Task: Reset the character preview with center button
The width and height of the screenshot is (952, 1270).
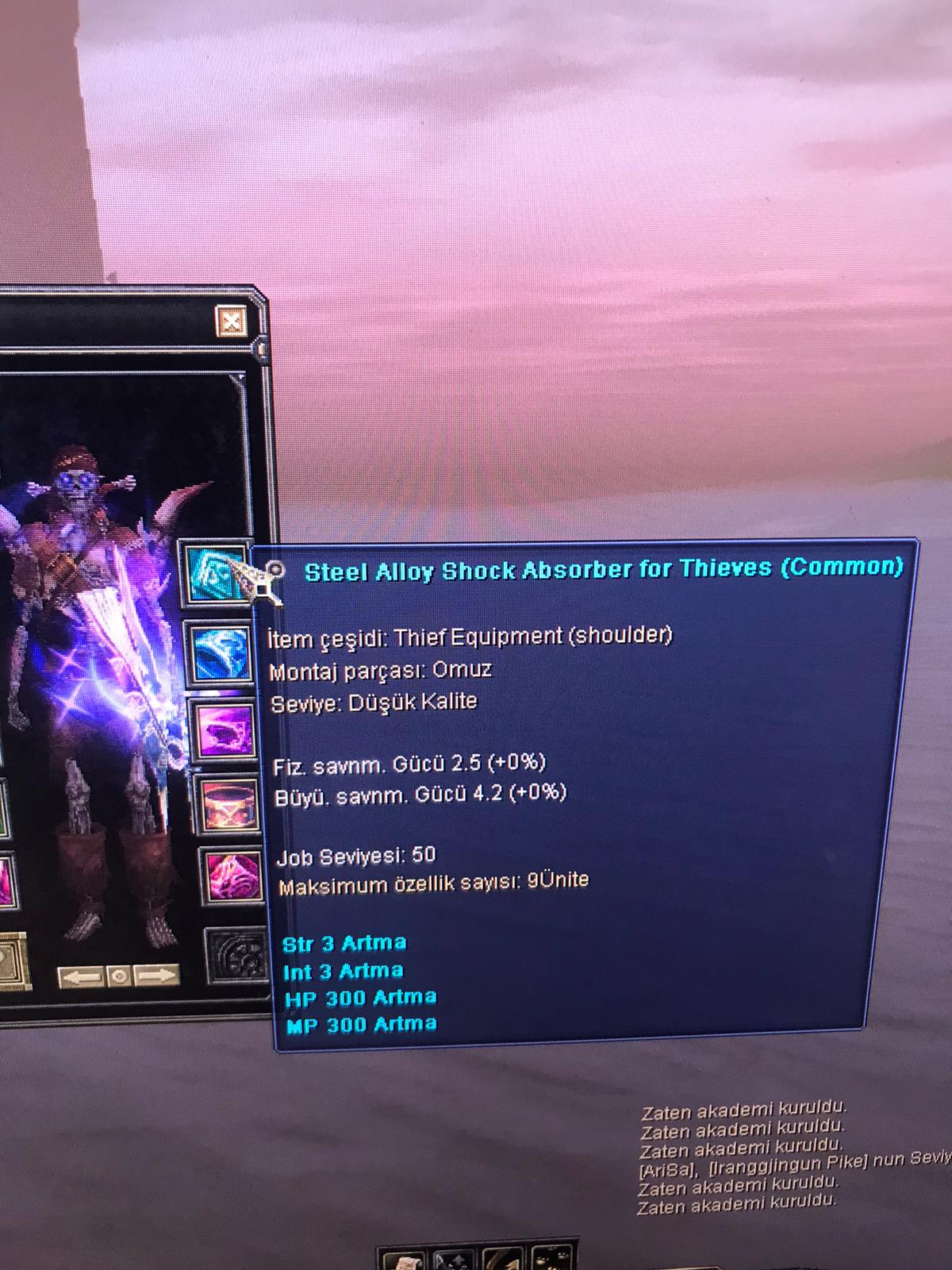Action: click(x=119, y=976)
